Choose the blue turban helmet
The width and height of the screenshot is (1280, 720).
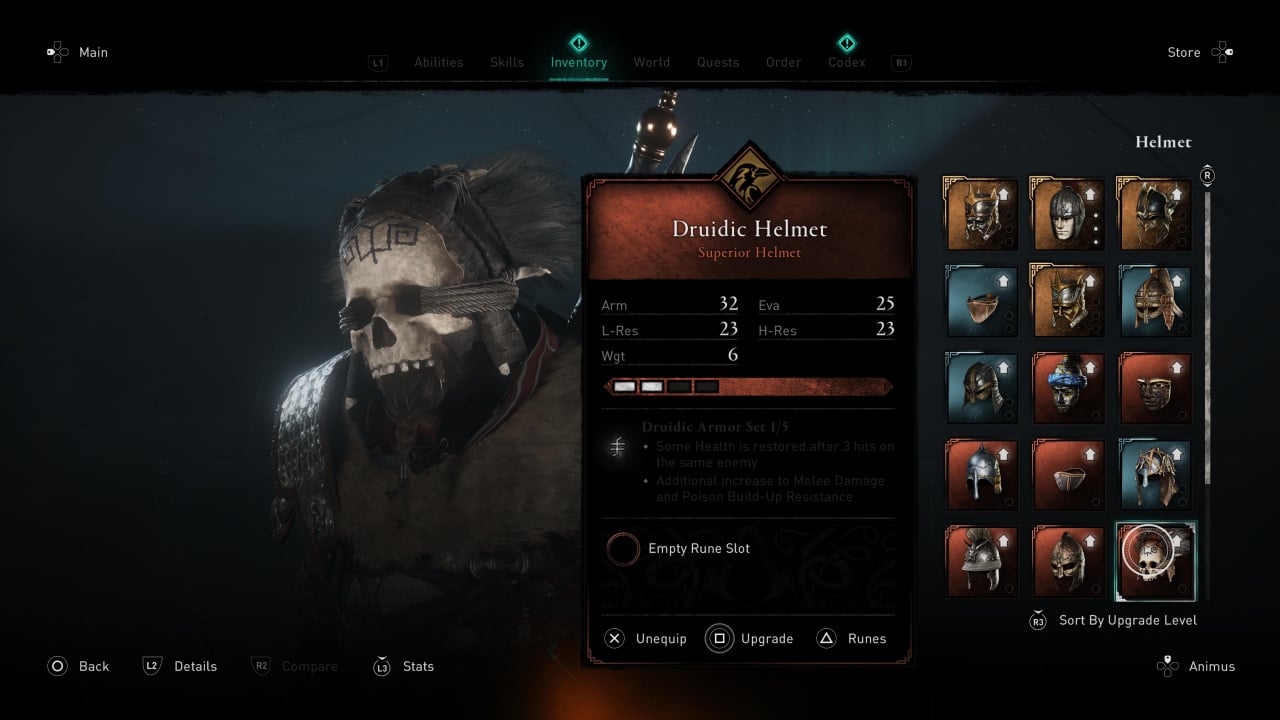click(x=1068, y=388)
